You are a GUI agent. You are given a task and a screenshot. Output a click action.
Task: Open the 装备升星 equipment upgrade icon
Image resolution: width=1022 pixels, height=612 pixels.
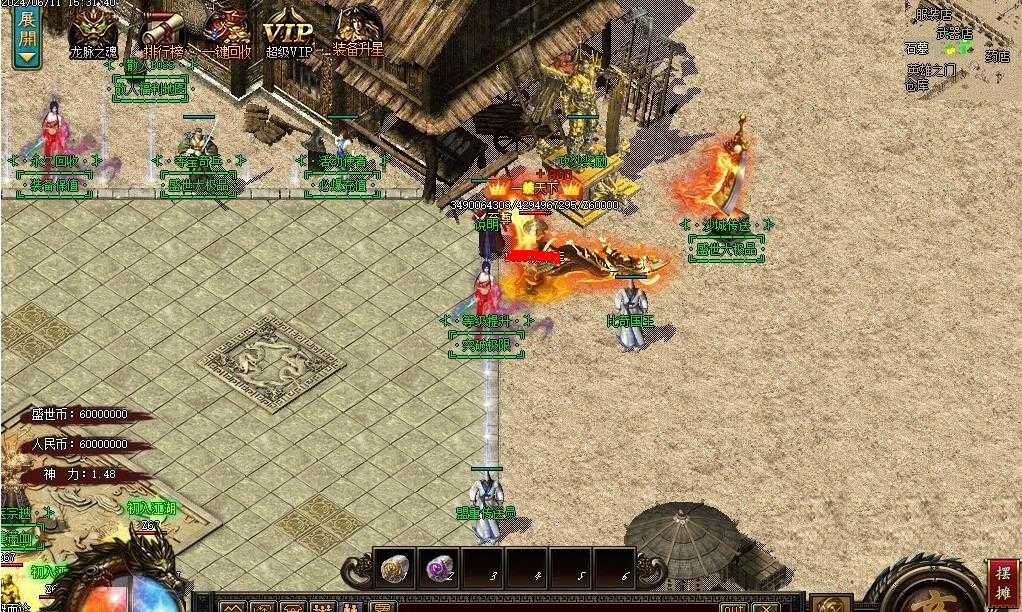point(358,30)
